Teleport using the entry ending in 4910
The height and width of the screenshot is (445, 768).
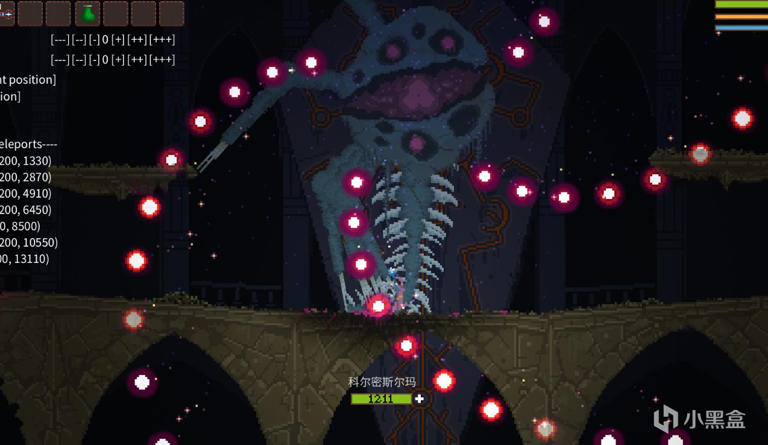pyautogui.click(x=25, y=193)
